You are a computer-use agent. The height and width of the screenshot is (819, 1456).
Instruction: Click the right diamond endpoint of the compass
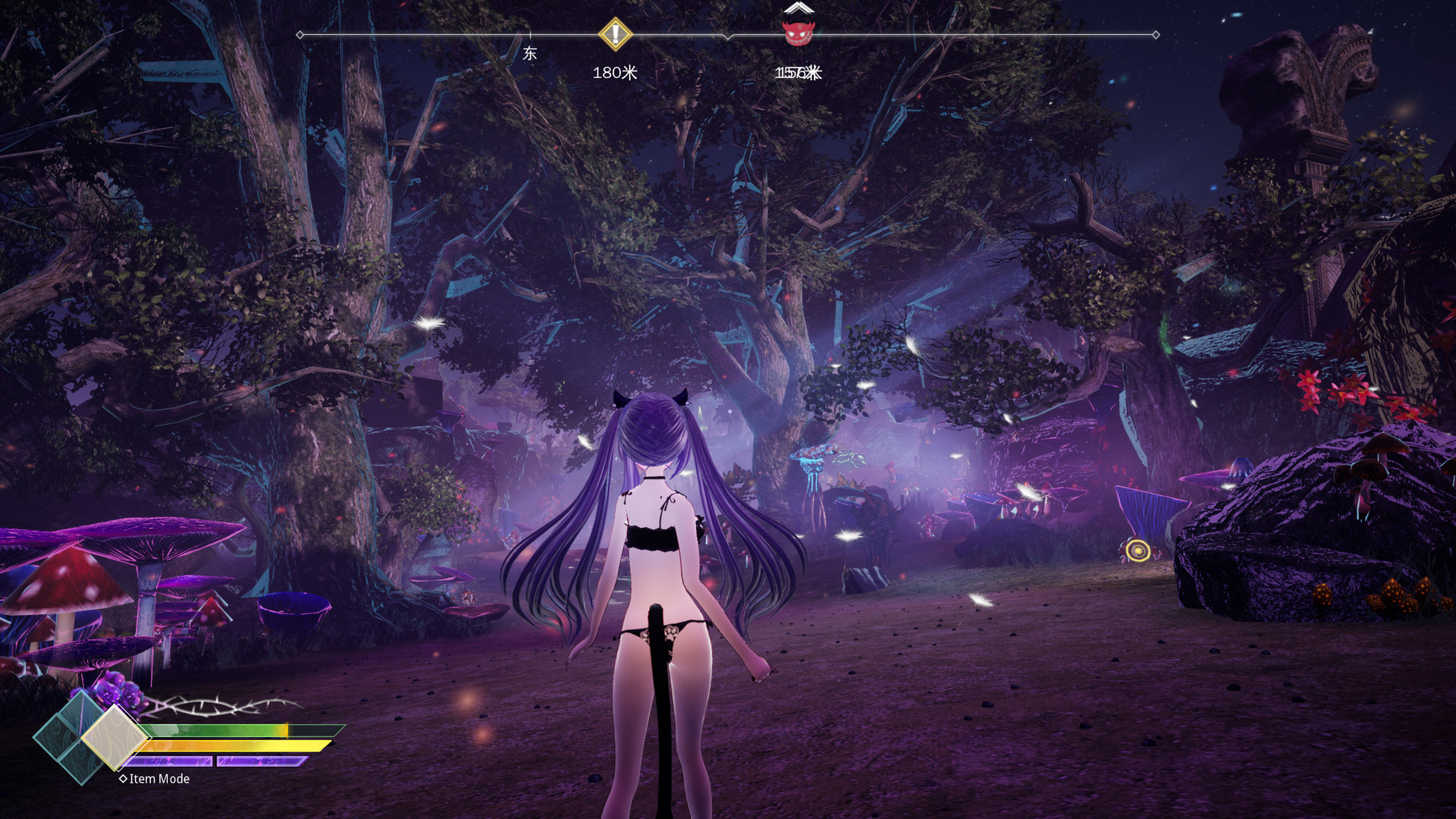click(x=1155, y=33)
